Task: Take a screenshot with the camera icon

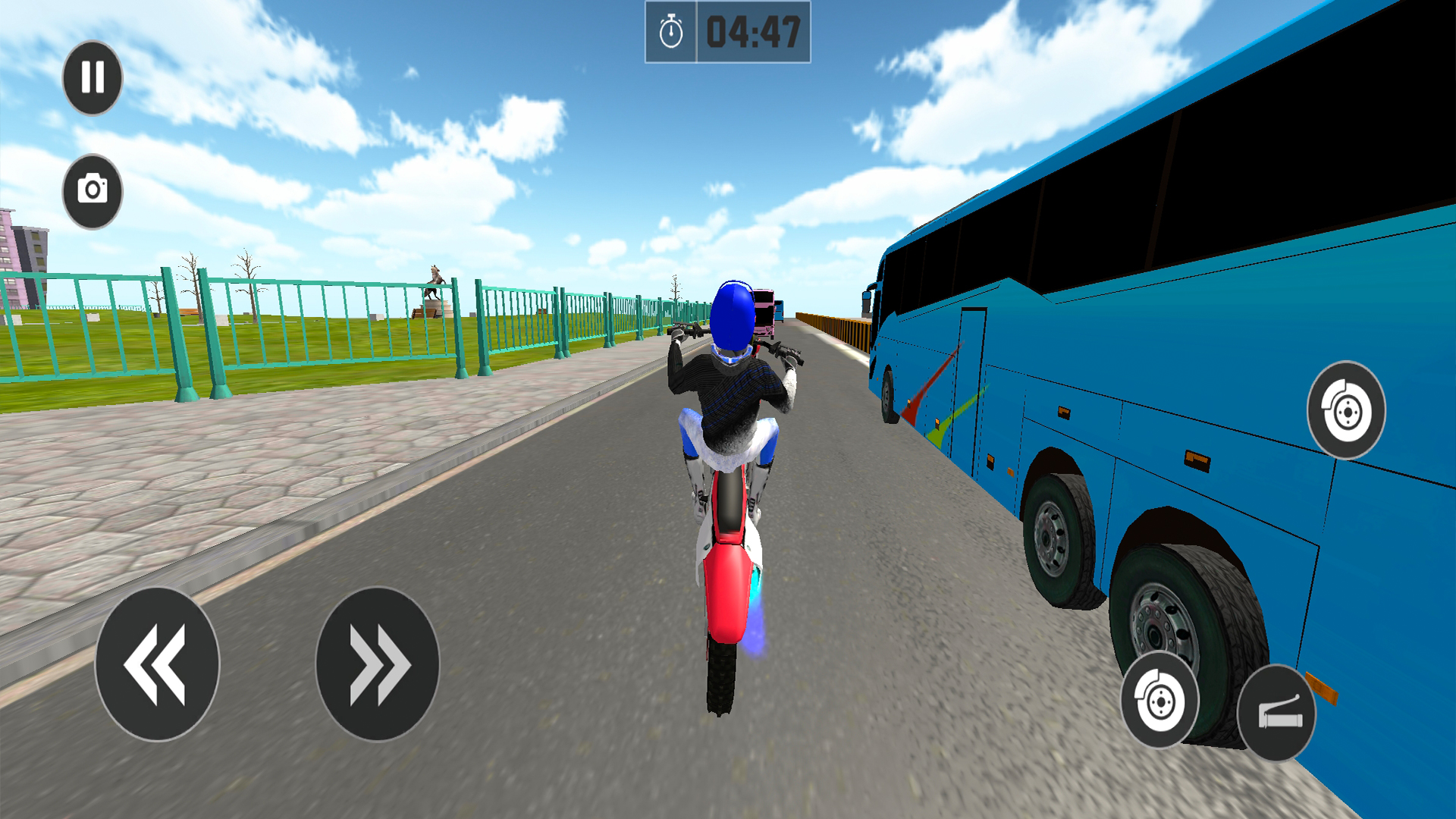Action: coord(93,188)
